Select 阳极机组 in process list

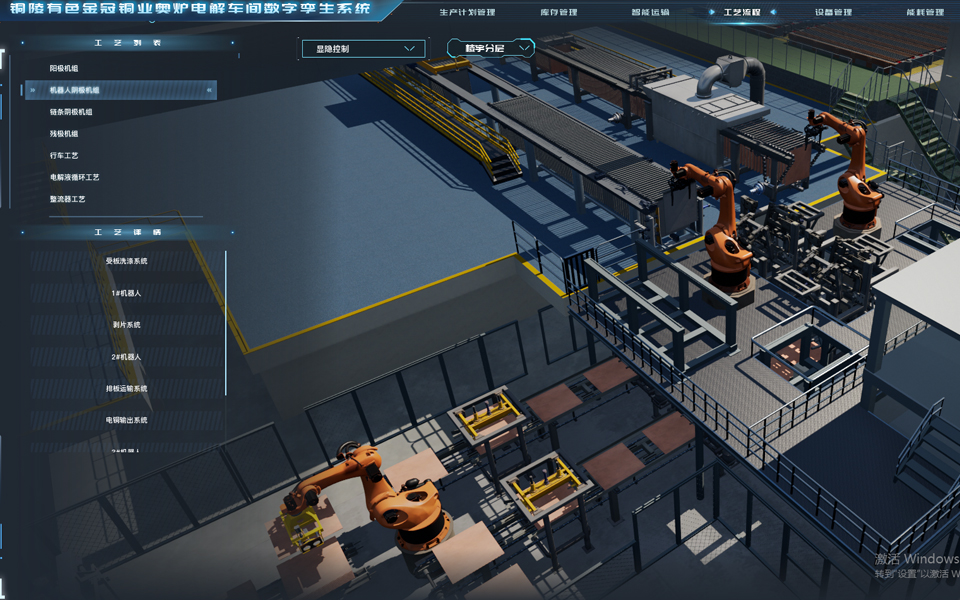pyautogui.click(x=64, y=68)
